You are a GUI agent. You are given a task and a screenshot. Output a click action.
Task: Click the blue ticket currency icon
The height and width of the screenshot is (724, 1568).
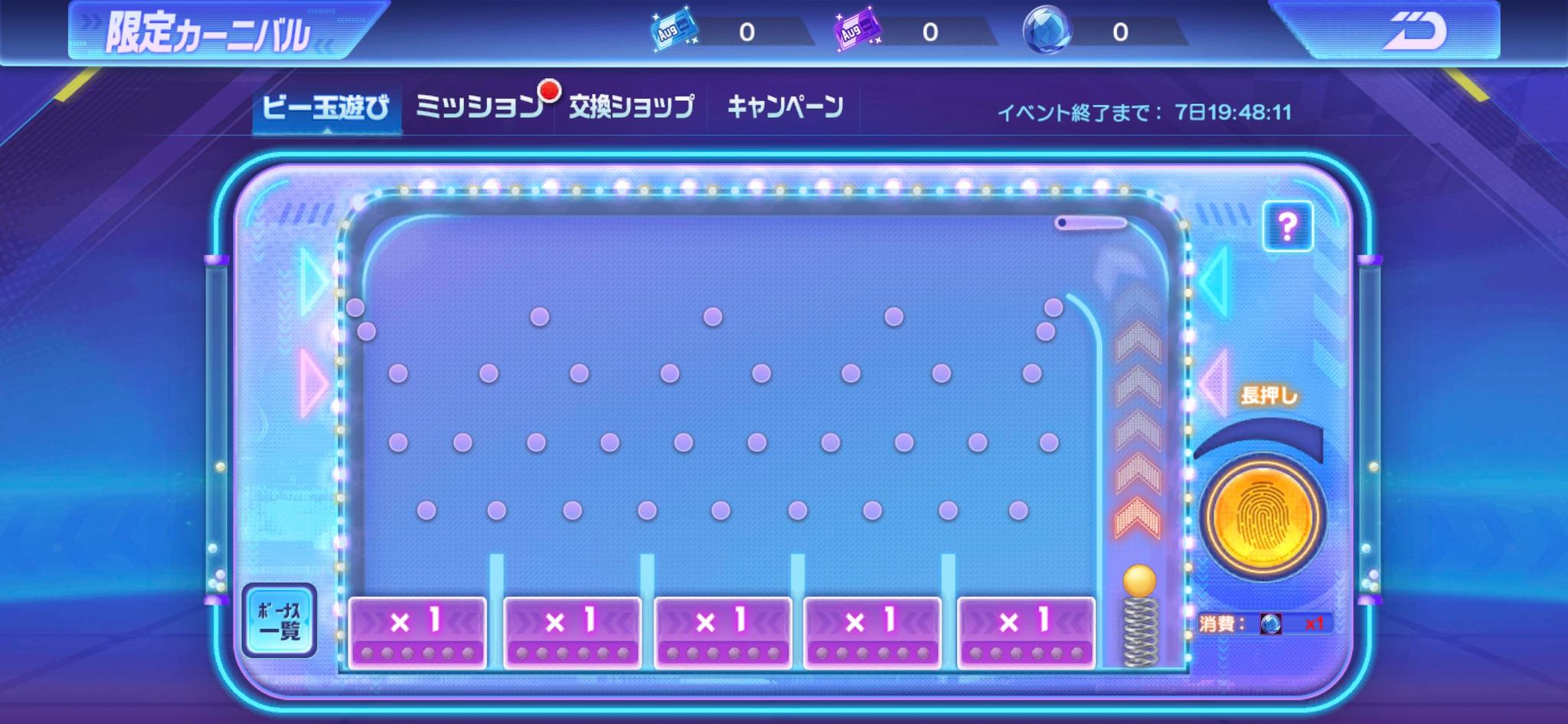(674, 31)
